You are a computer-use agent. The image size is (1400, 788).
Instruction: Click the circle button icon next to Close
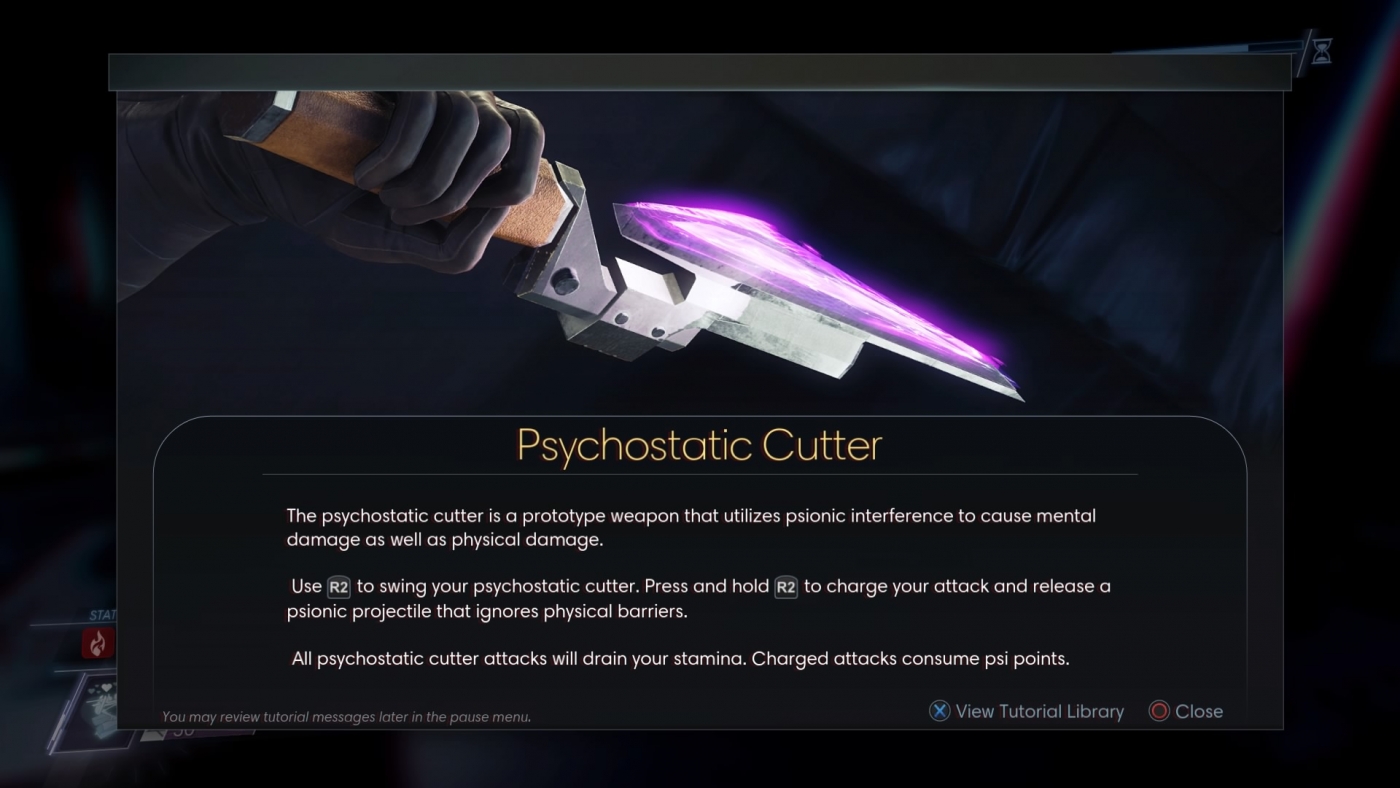[1161, 711]
